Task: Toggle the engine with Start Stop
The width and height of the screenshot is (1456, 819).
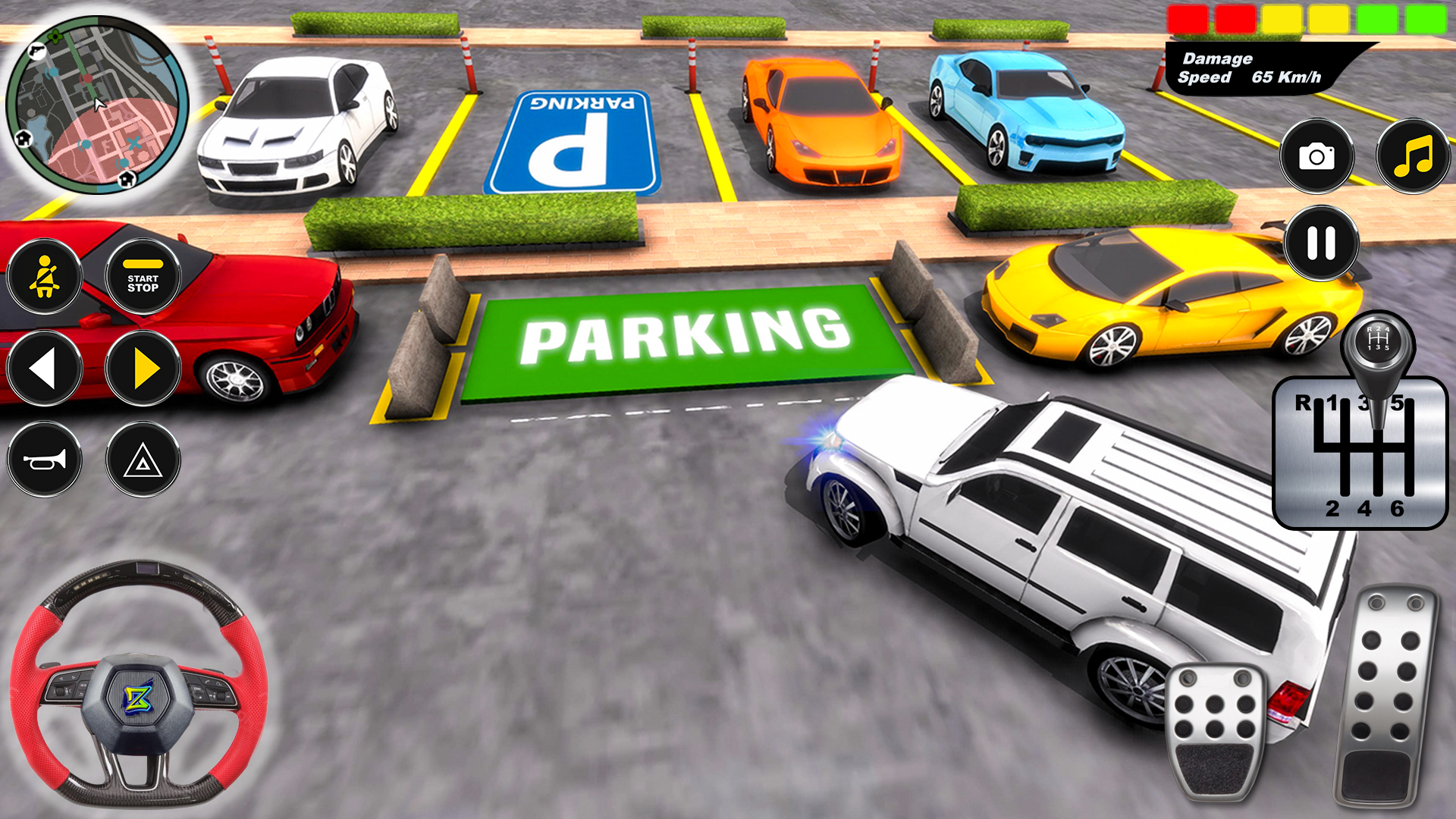Action: tap(143, 275)
